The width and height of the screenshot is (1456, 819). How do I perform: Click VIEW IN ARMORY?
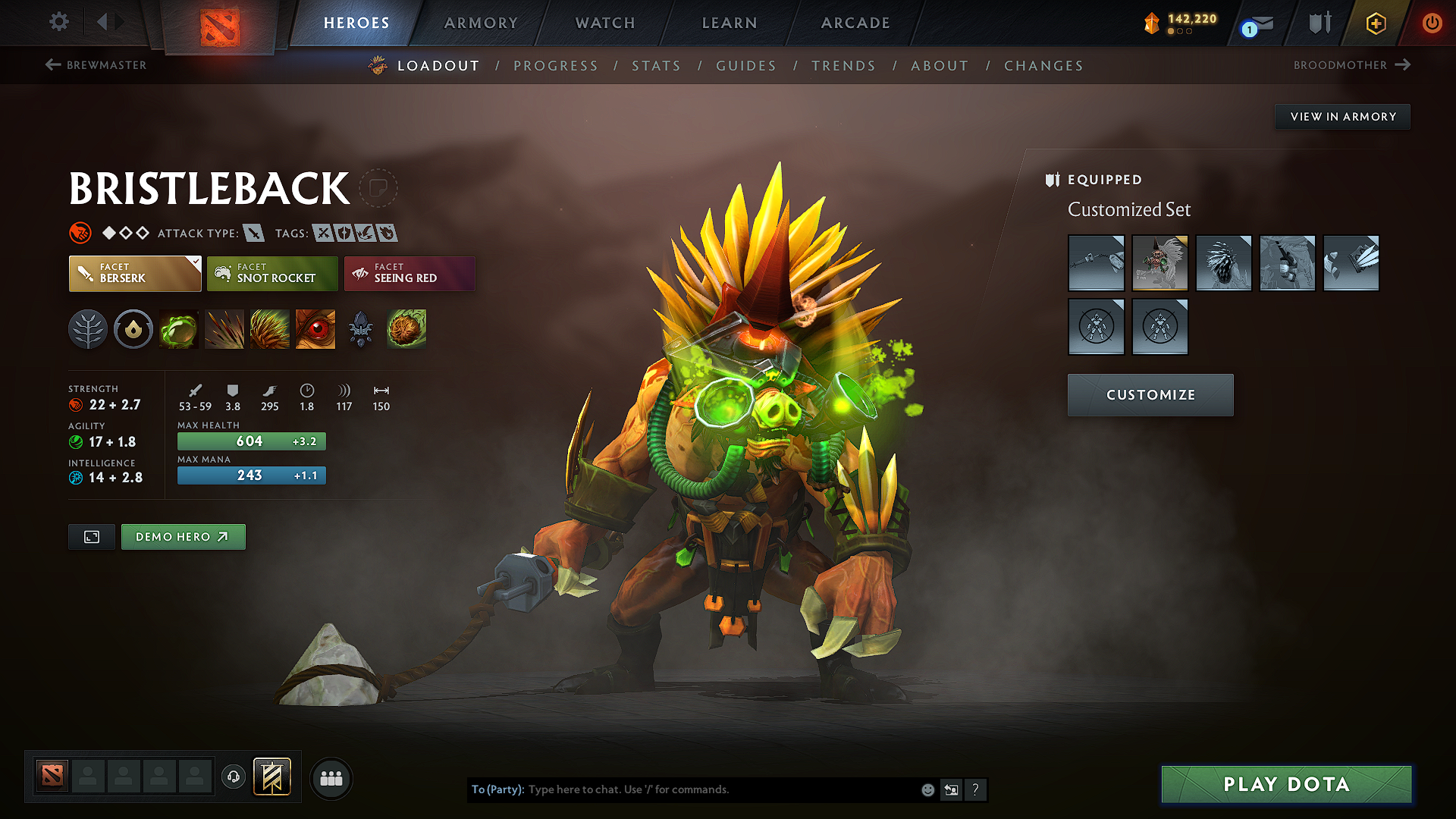(x=1342, y=116)
